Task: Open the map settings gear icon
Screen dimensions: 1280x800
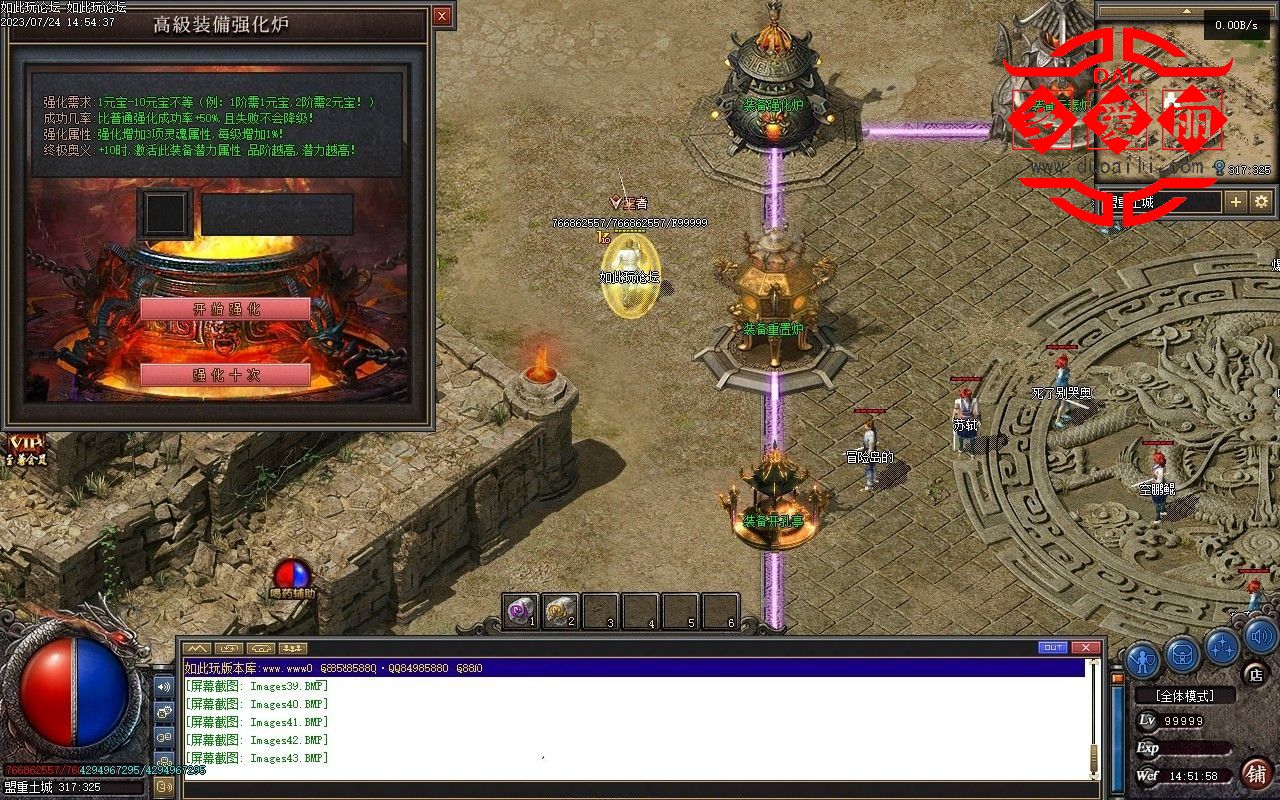Action: (1260, 201)
